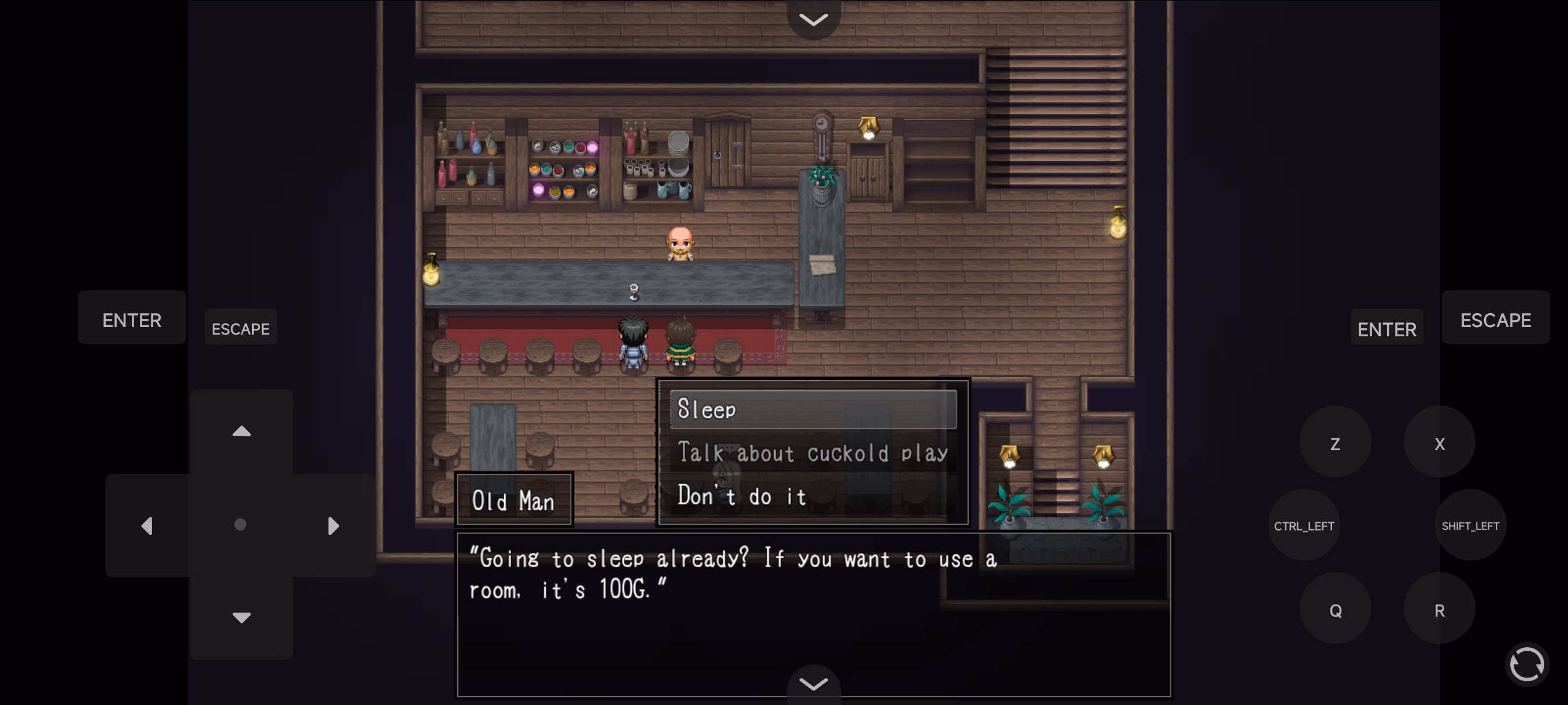Tap the d-pad down arrow
The width and height of the screenshot is (1568, 705).
[x=242, y=617]
